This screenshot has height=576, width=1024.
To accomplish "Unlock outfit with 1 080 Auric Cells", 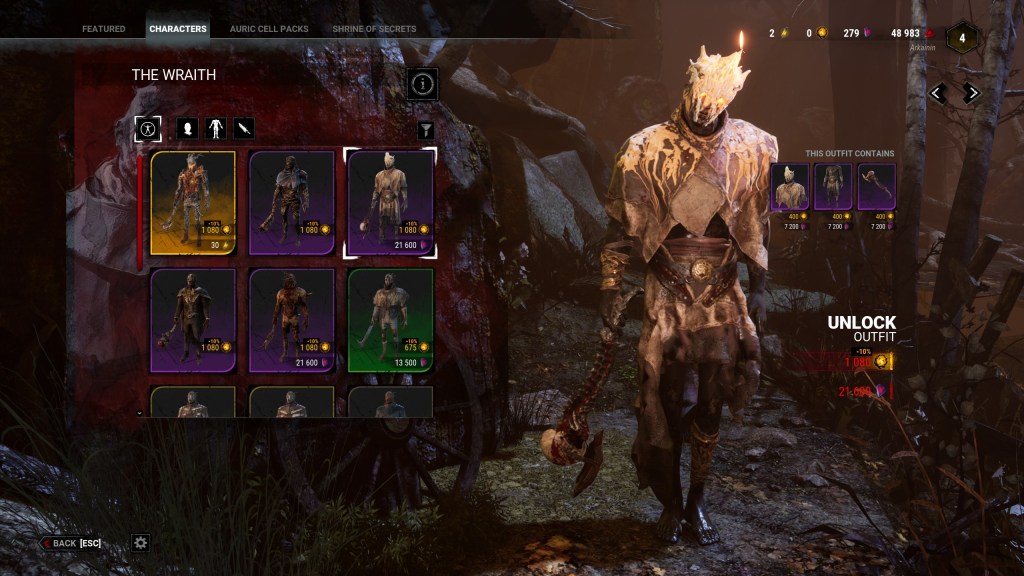I will click(x=864, y=362).
